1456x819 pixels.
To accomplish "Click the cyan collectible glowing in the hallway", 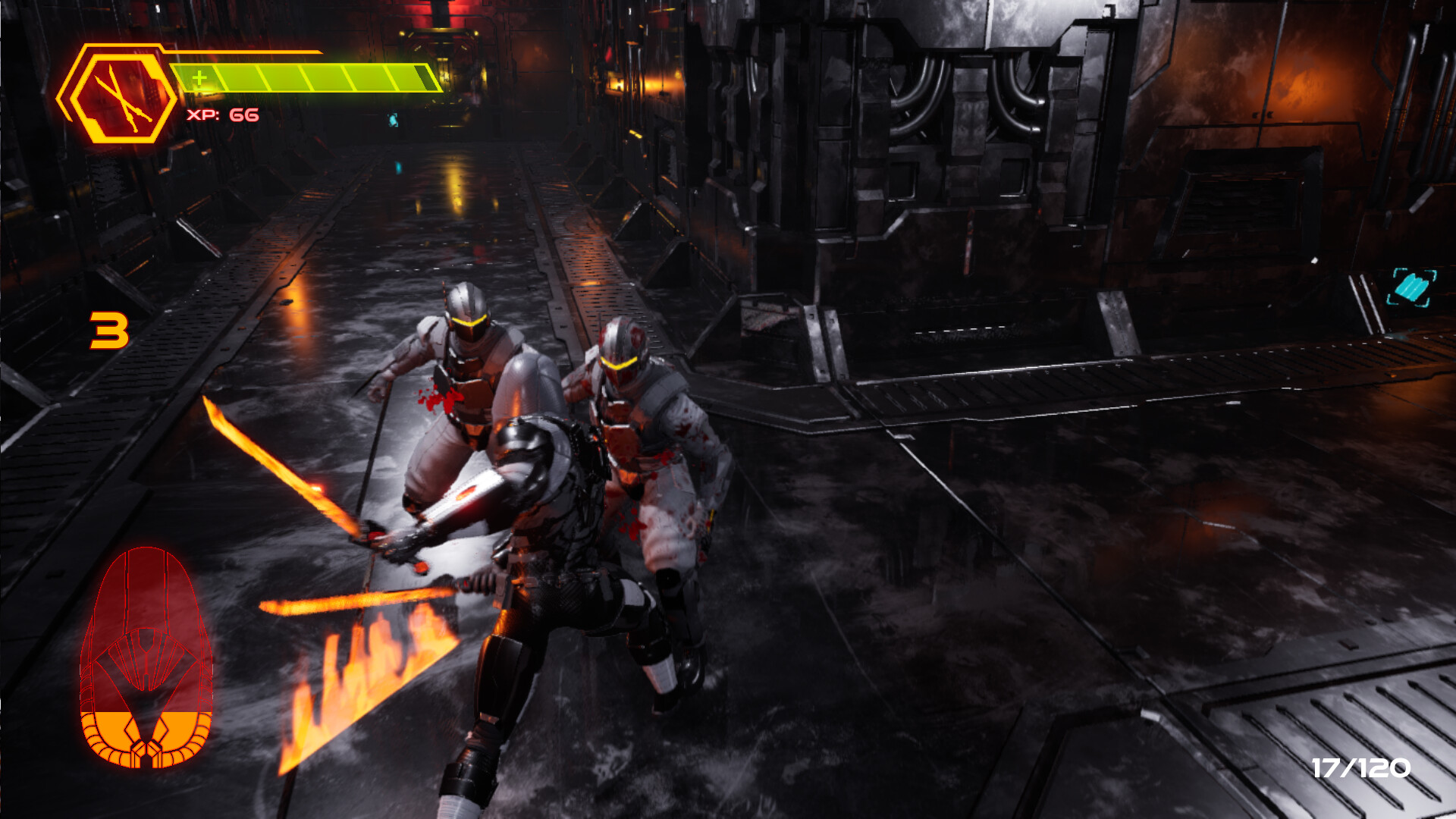I will click(x=392, y=118).
